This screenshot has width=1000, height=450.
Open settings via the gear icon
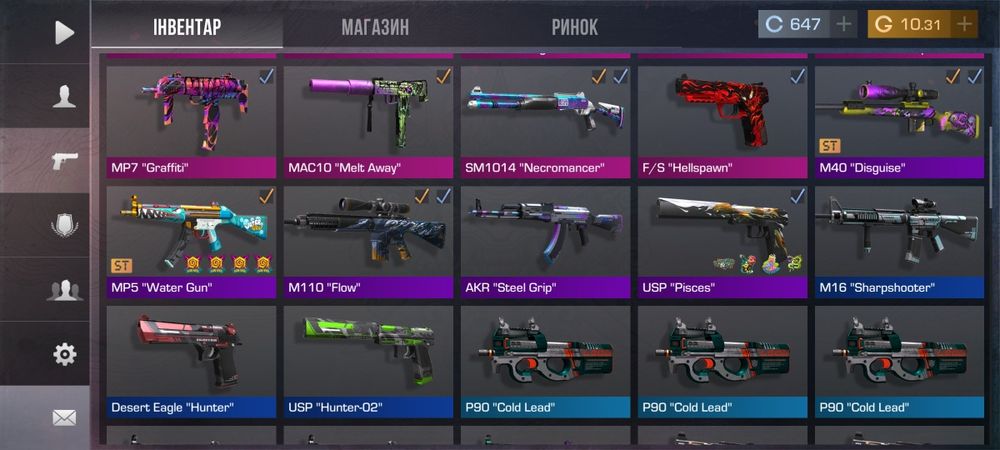(x=64, y=353)
